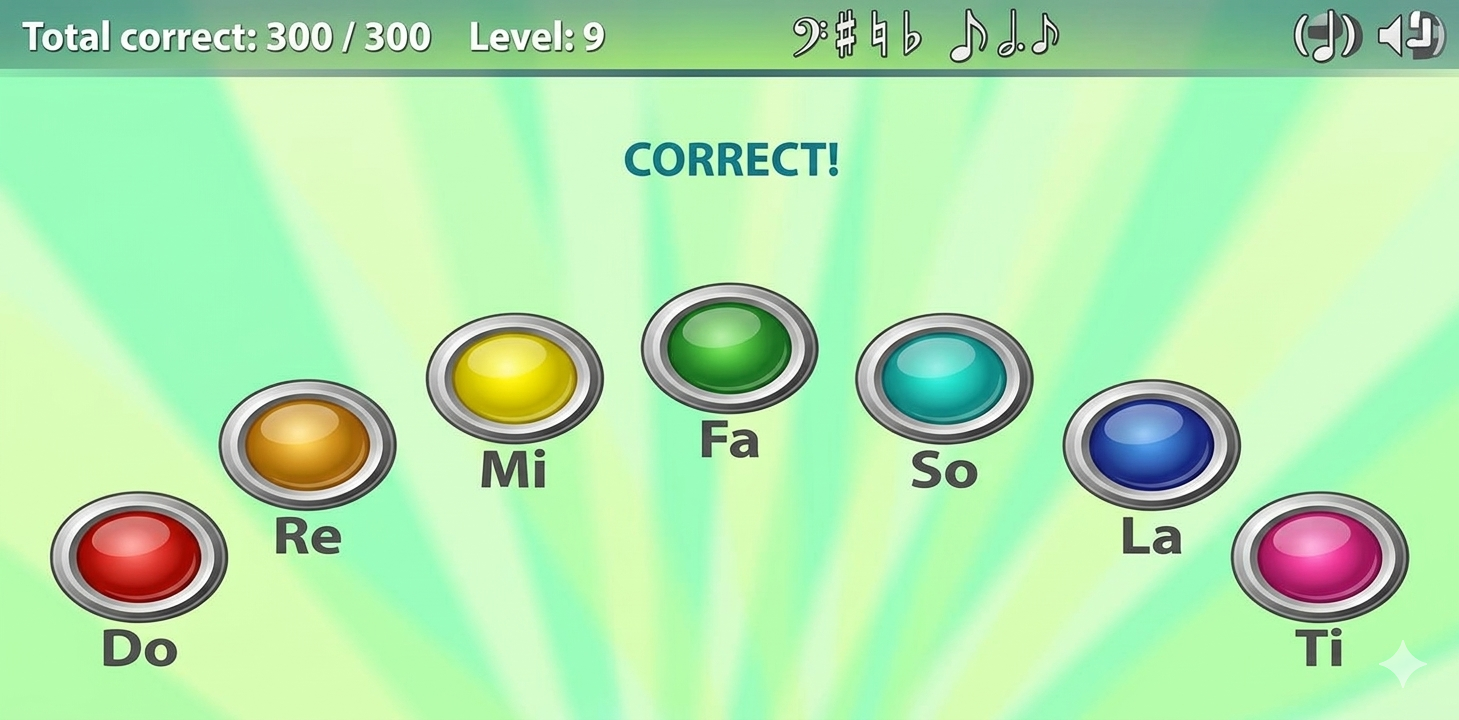
Task: Choose the pink Ti button
Action: click(x=1319, y=556)
